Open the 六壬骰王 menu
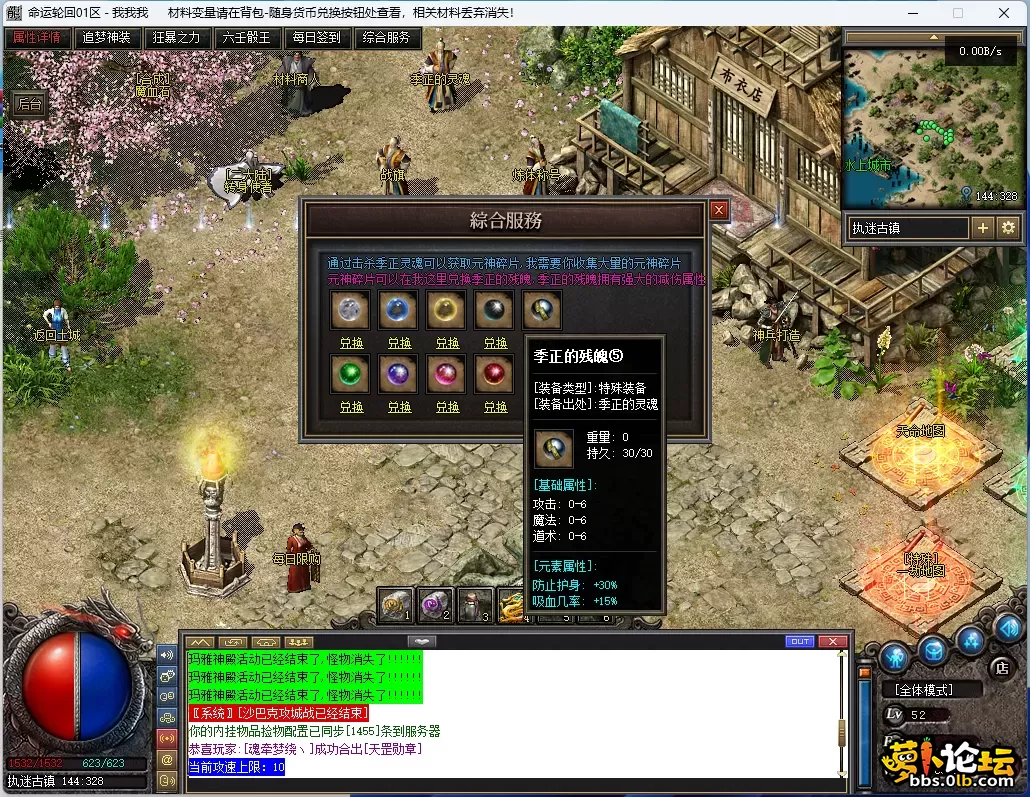This screenshot has height=797, width=1030. coord(247,38)
